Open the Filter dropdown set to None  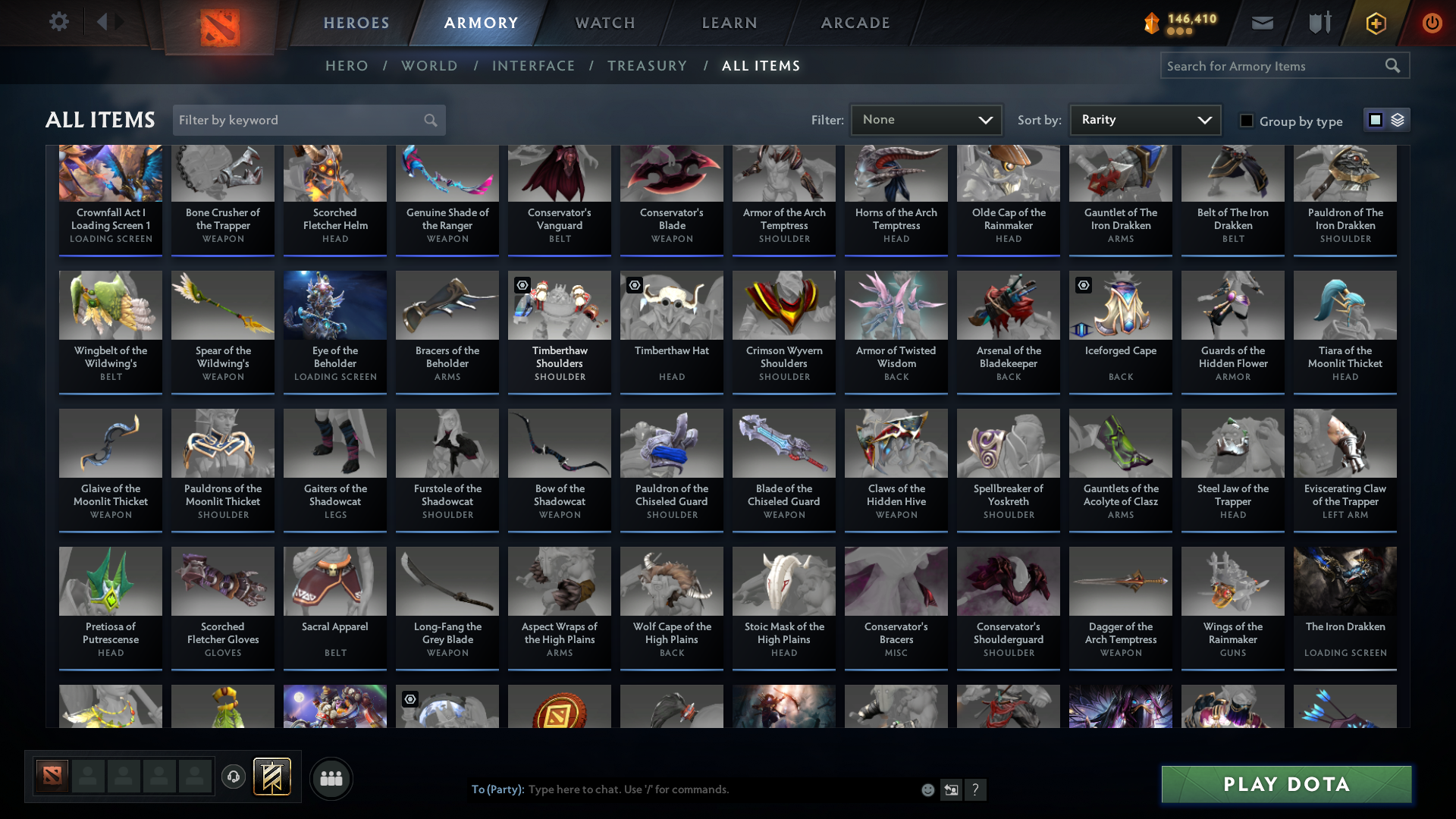pos(926,119)
